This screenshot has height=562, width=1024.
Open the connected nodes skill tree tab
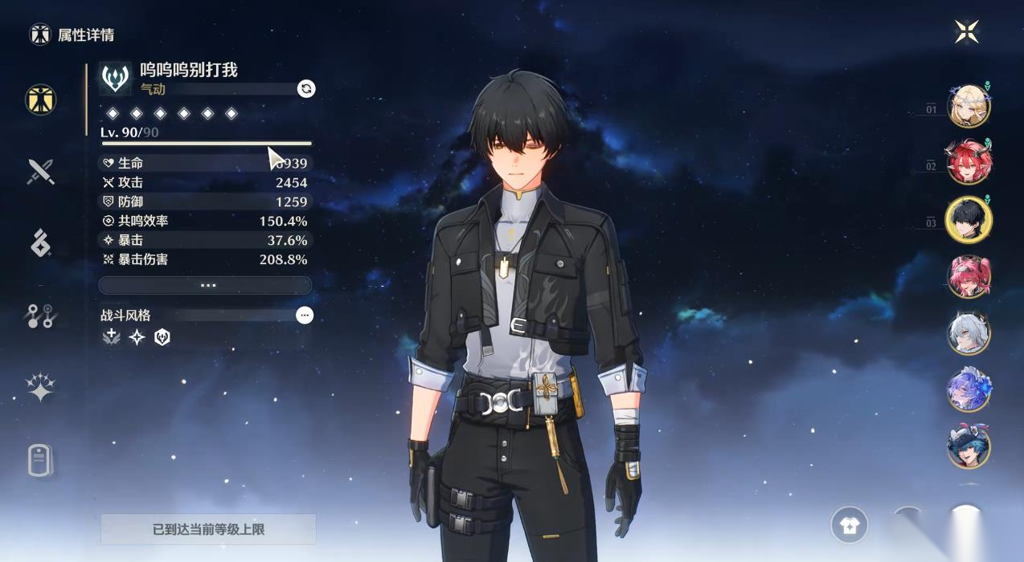pos(40,316)
